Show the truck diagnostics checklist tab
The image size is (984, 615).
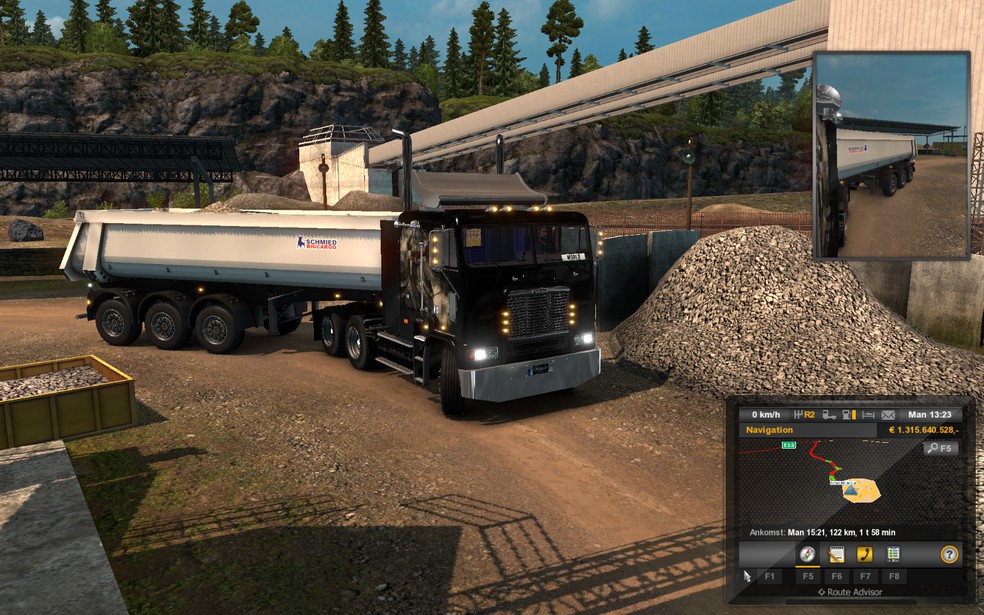pyautogui.click(x=893, y=554)
